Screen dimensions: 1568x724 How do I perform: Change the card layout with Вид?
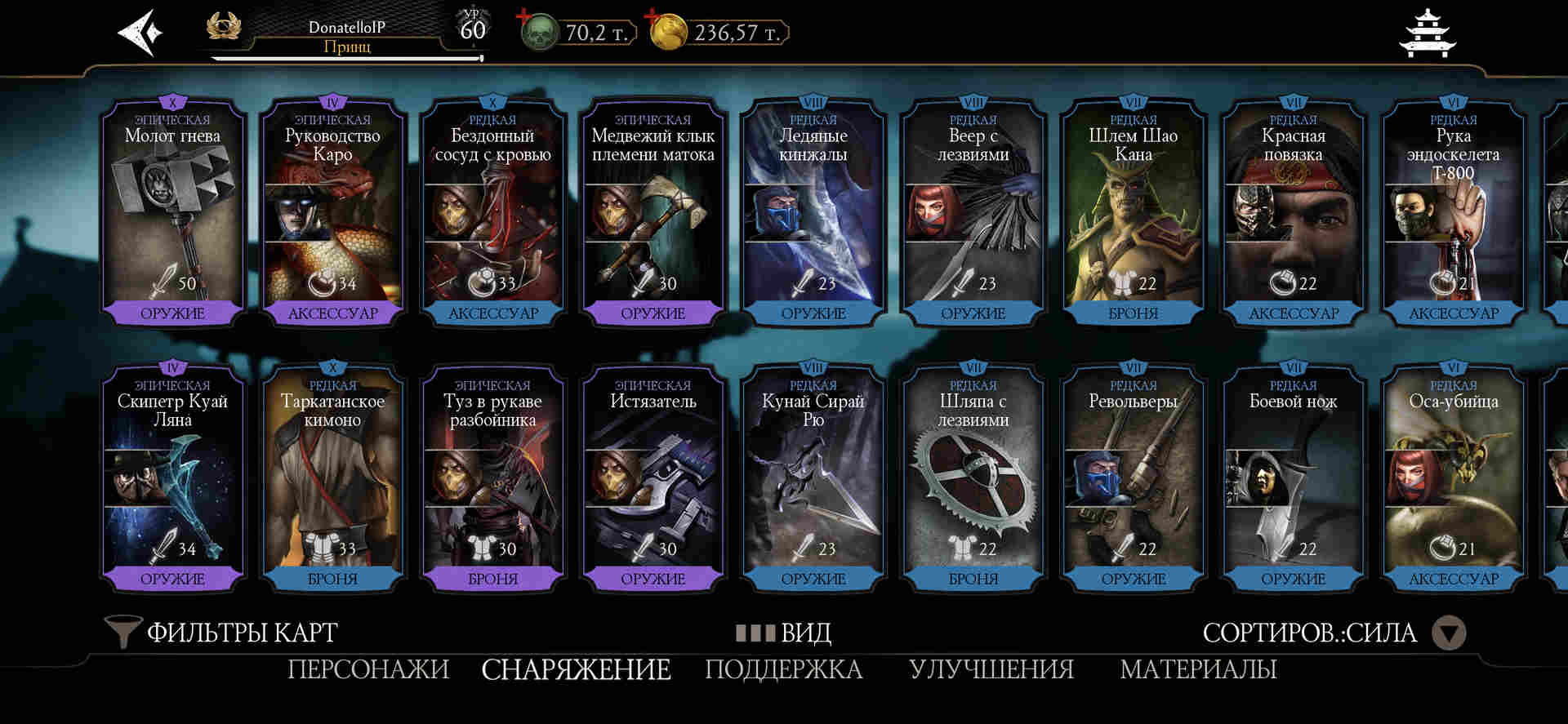tap(784, 633)
